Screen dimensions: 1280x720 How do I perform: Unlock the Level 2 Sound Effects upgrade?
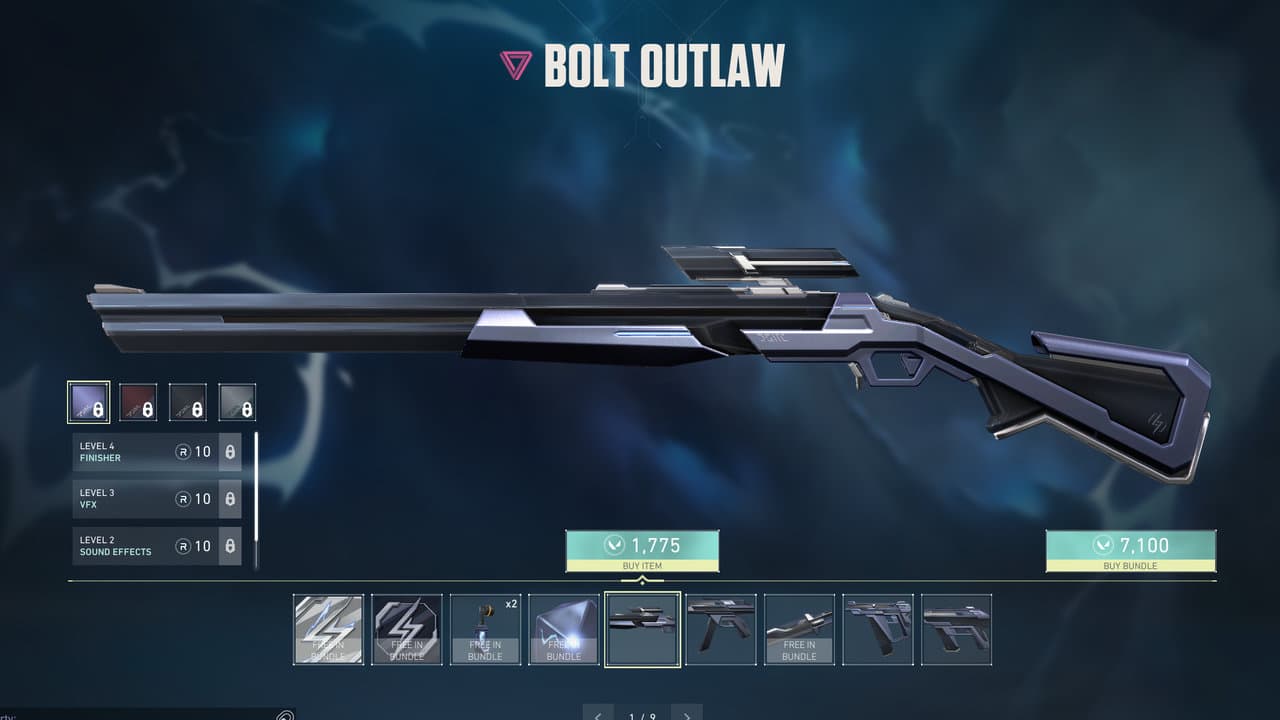pos(229,546)
